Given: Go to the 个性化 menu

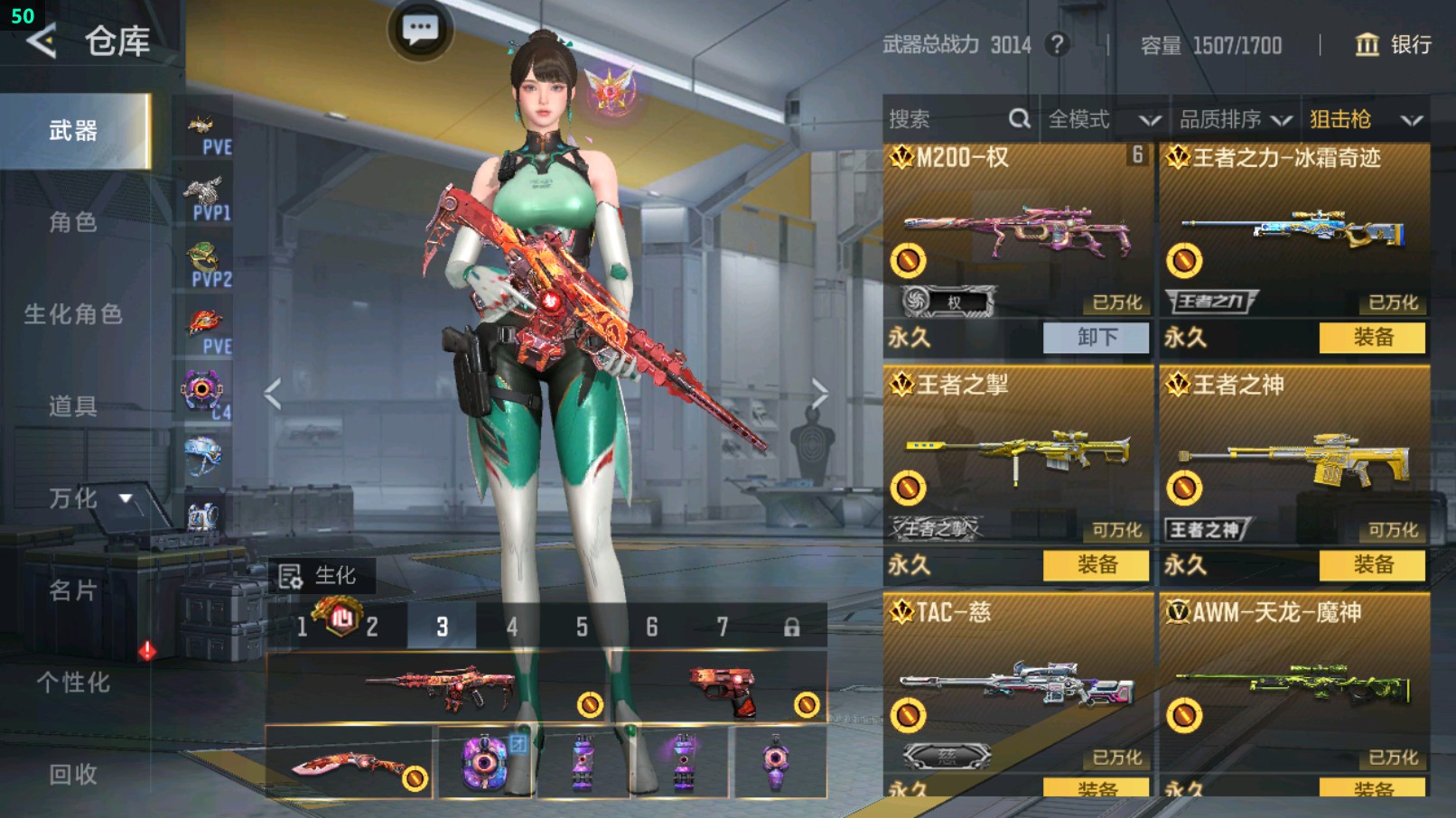Looking at the screenshot, I should pyautogui.click(x=73, y=683).
